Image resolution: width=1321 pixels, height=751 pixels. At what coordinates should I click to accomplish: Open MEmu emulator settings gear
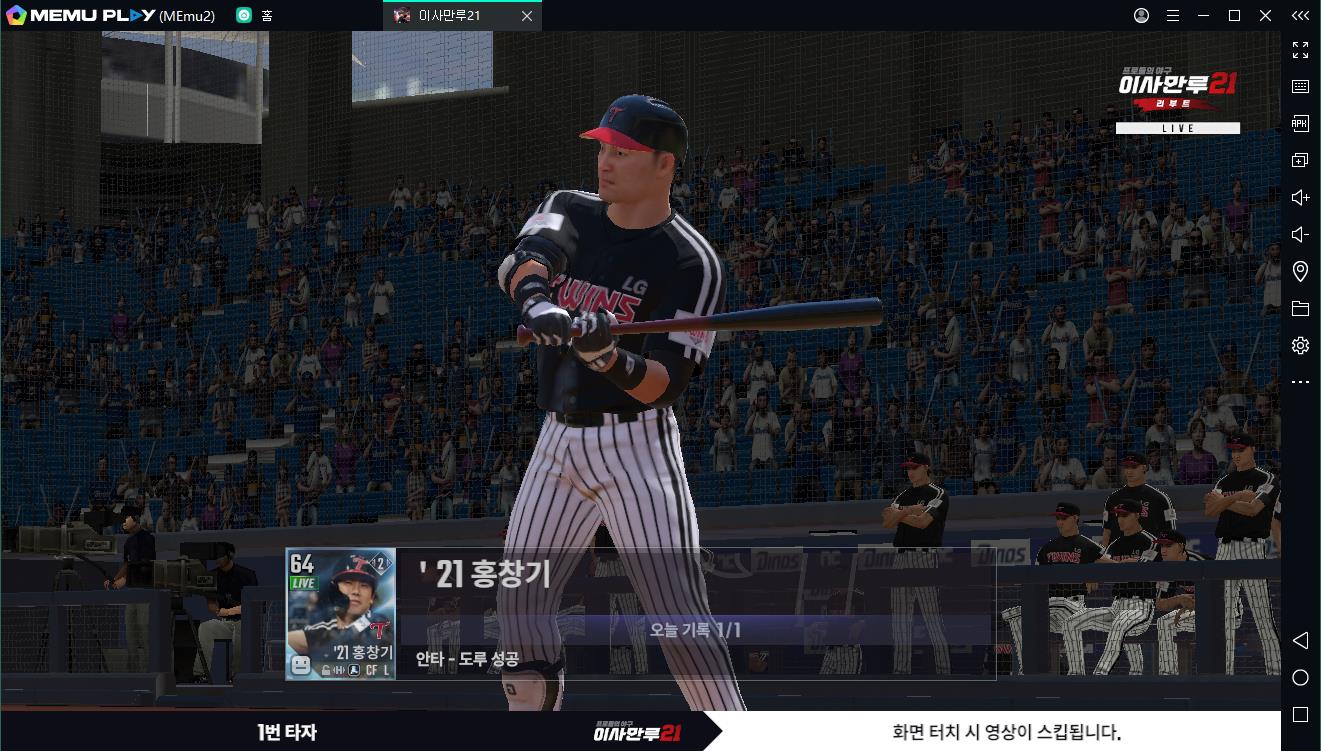(1300, 346)
